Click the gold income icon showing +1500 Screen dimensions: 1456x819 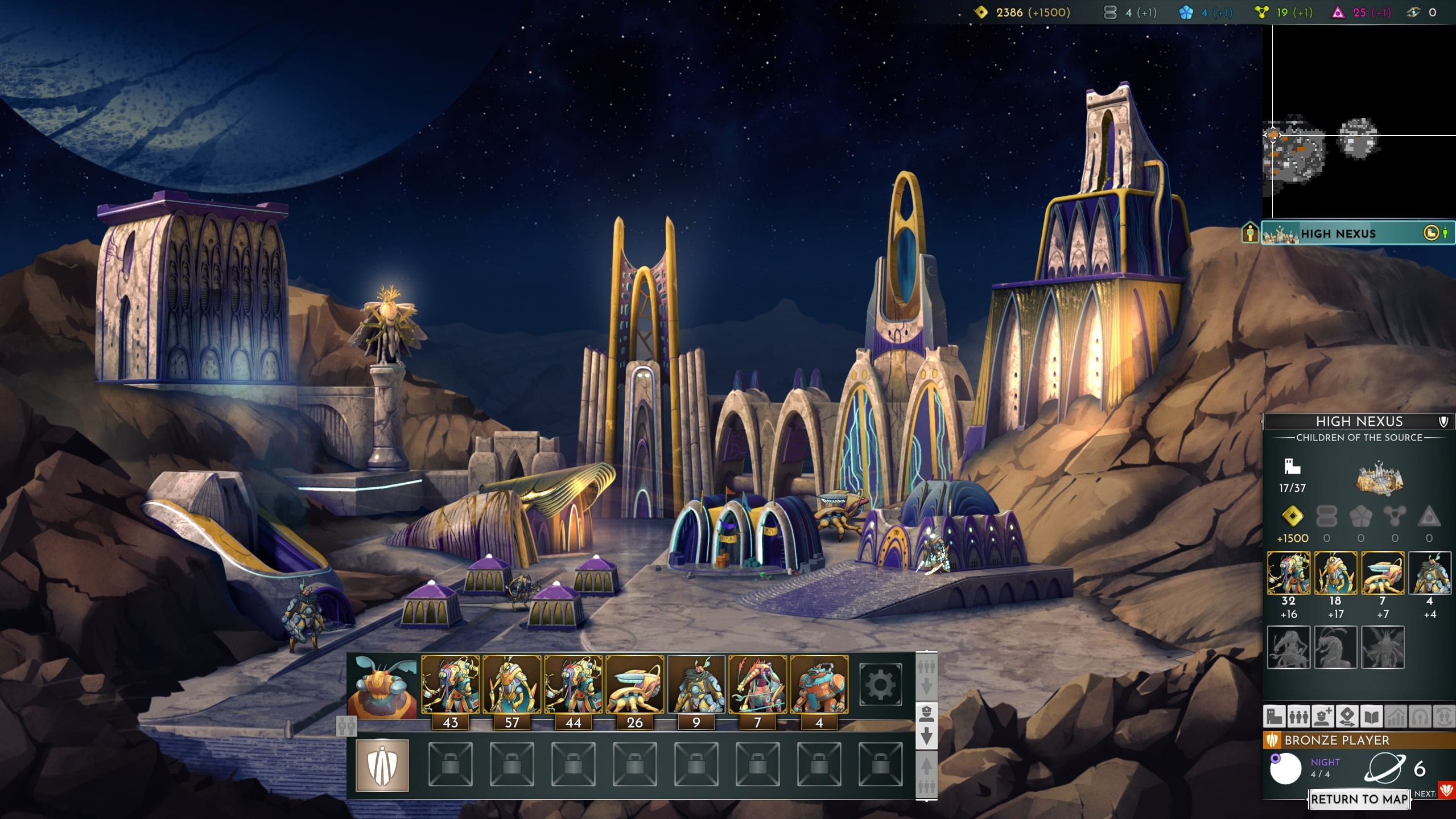tap(1292, 517)
